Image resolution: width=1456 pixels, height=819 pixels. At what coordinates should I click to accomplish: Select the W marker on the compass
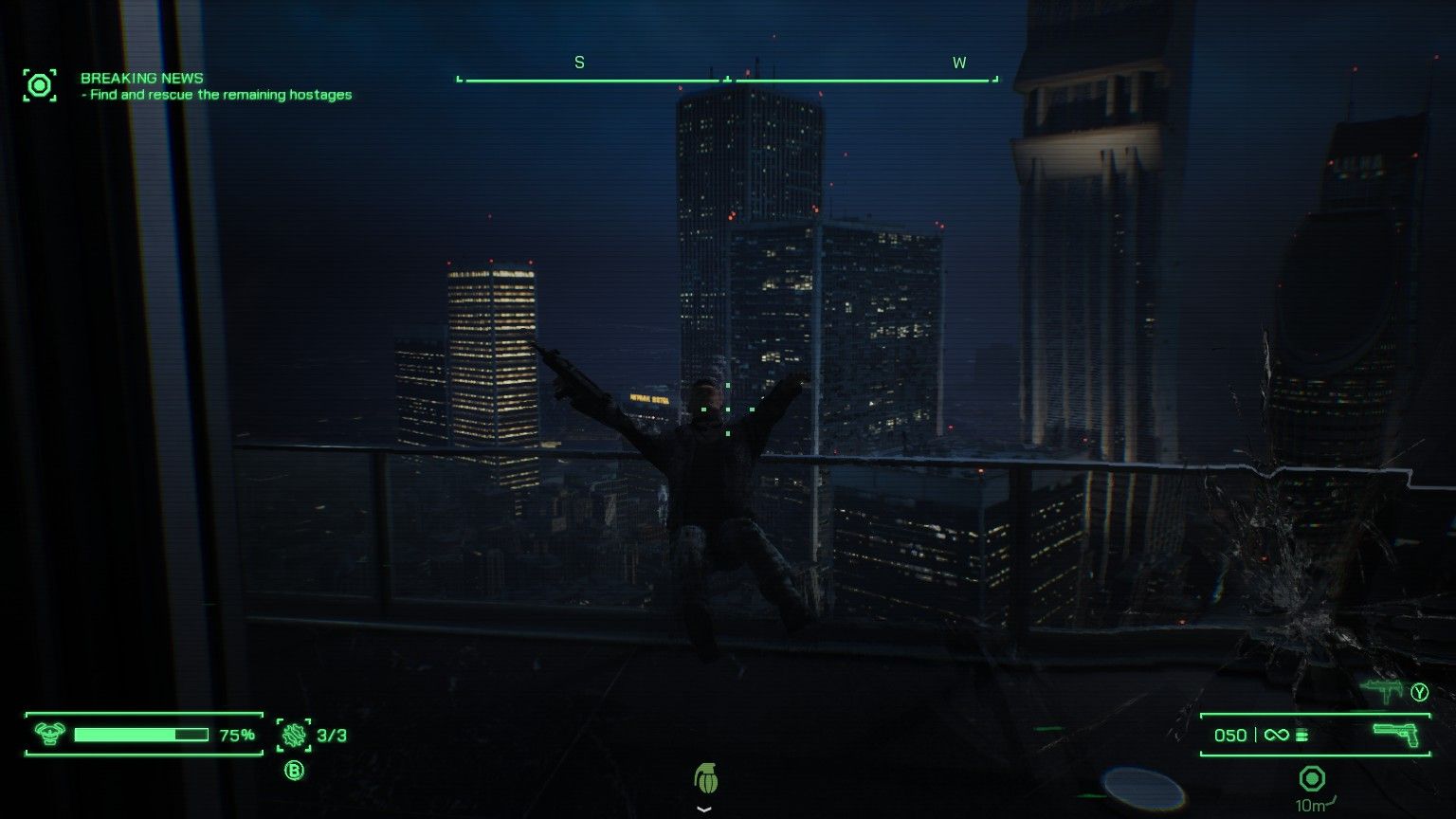pyautogui.click(x=959, y=63)
